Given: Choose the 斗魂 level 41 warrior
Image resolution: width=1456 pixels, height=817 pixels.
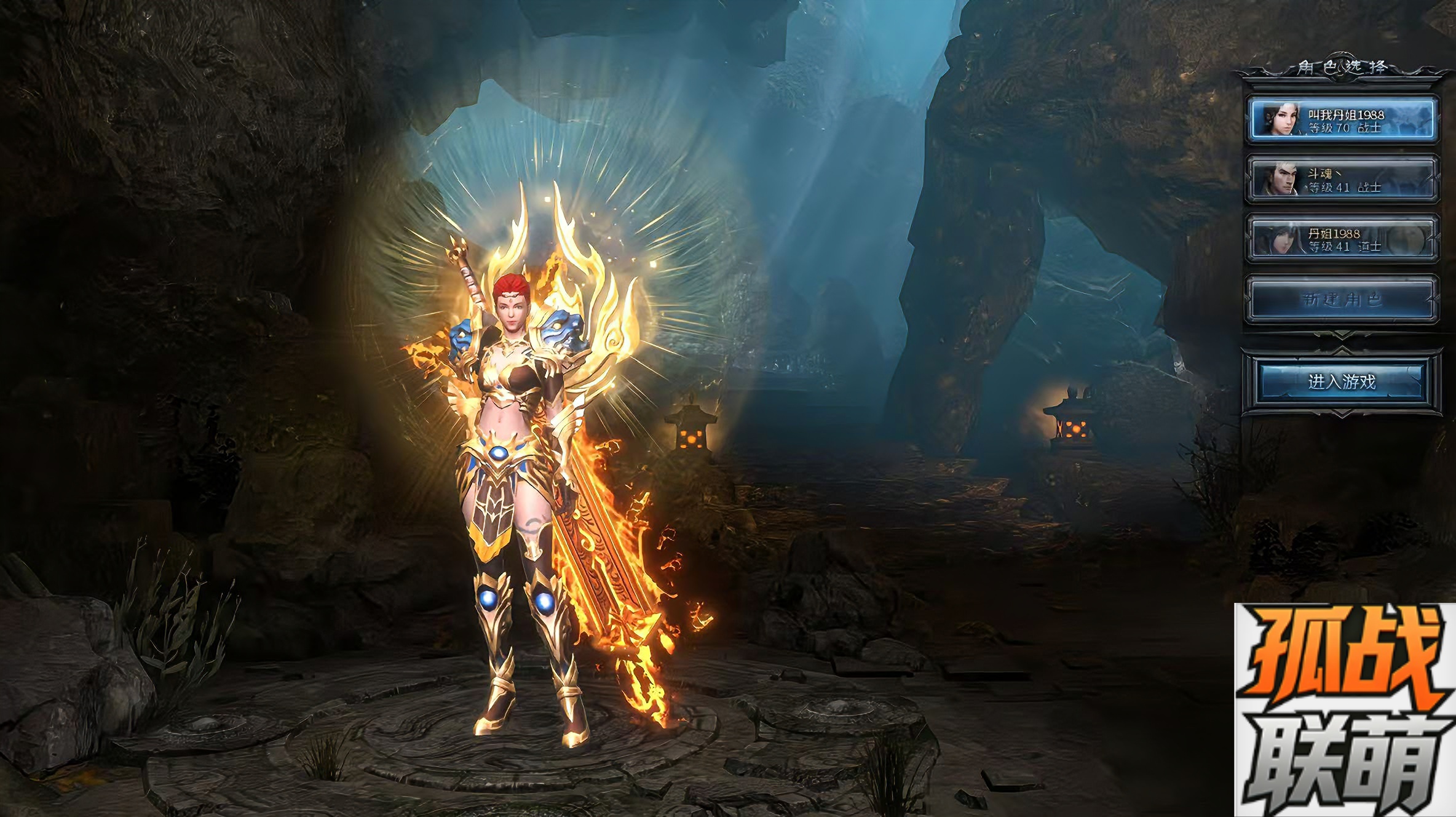Looking at the screenshot, I should coord(1342,180).
